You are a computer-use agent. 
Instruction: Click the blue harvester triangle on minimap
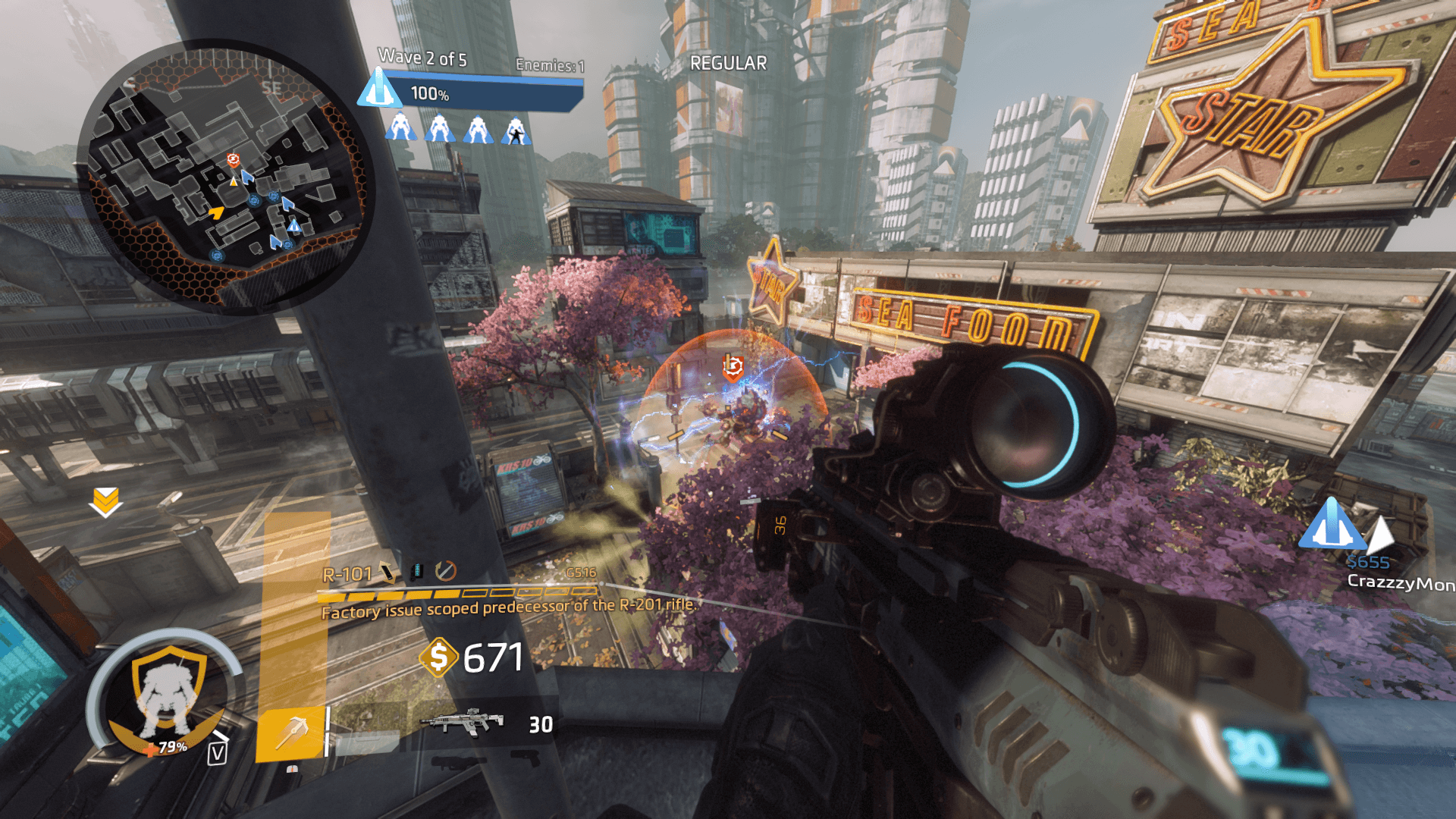coord(294,225)
